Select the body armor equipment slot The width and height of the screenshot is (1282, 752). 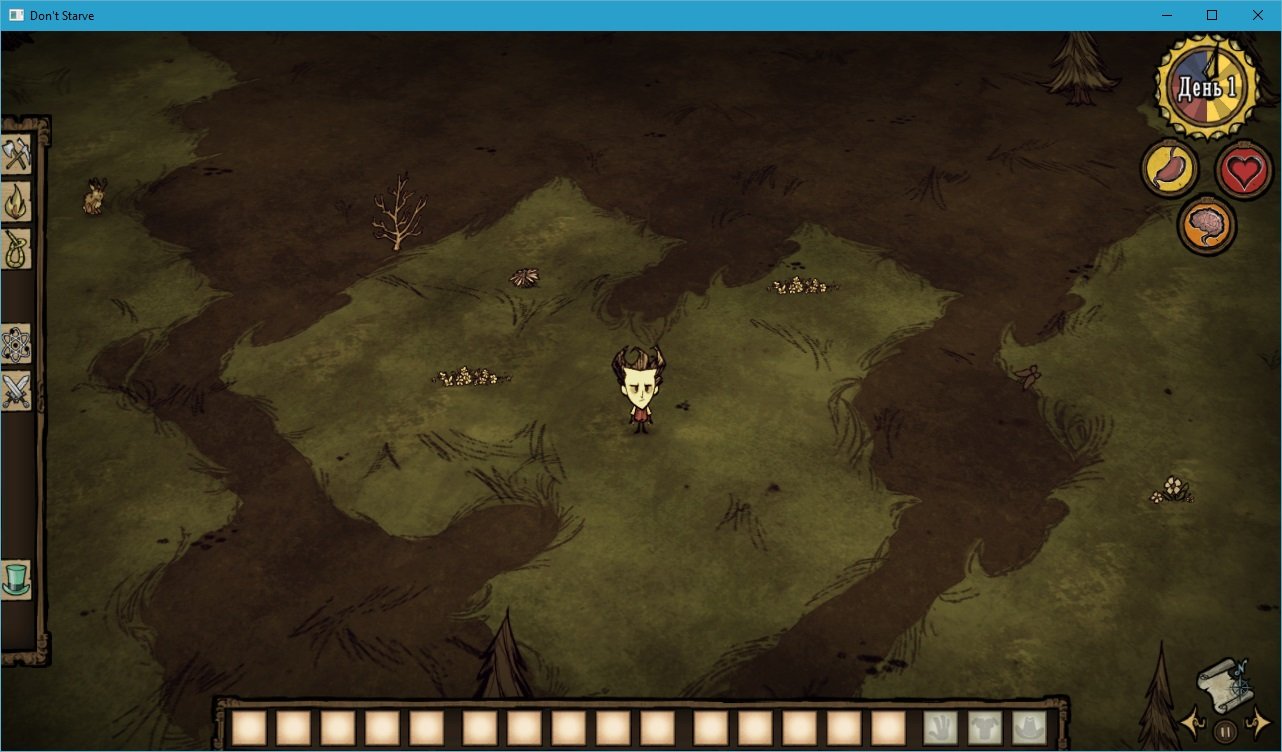pos(984,727)
